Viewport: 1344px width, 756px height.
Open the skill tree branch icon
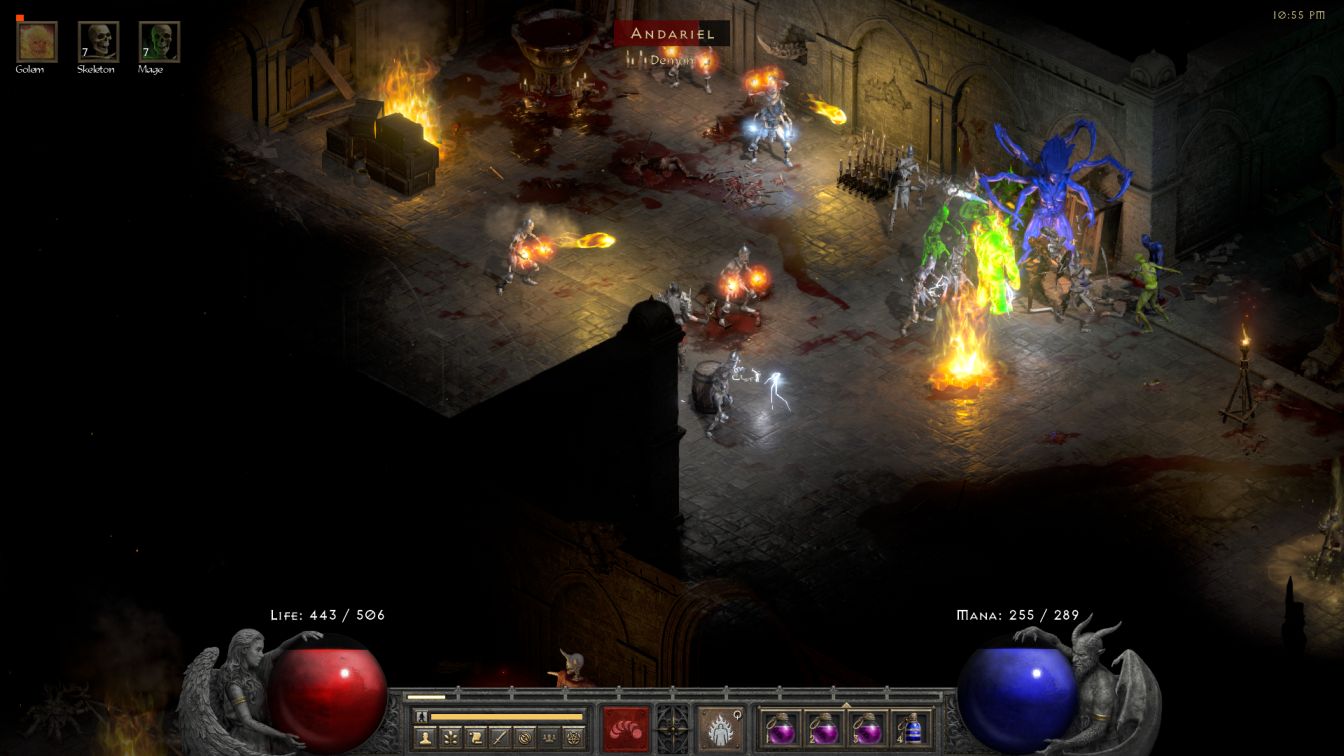450,738
